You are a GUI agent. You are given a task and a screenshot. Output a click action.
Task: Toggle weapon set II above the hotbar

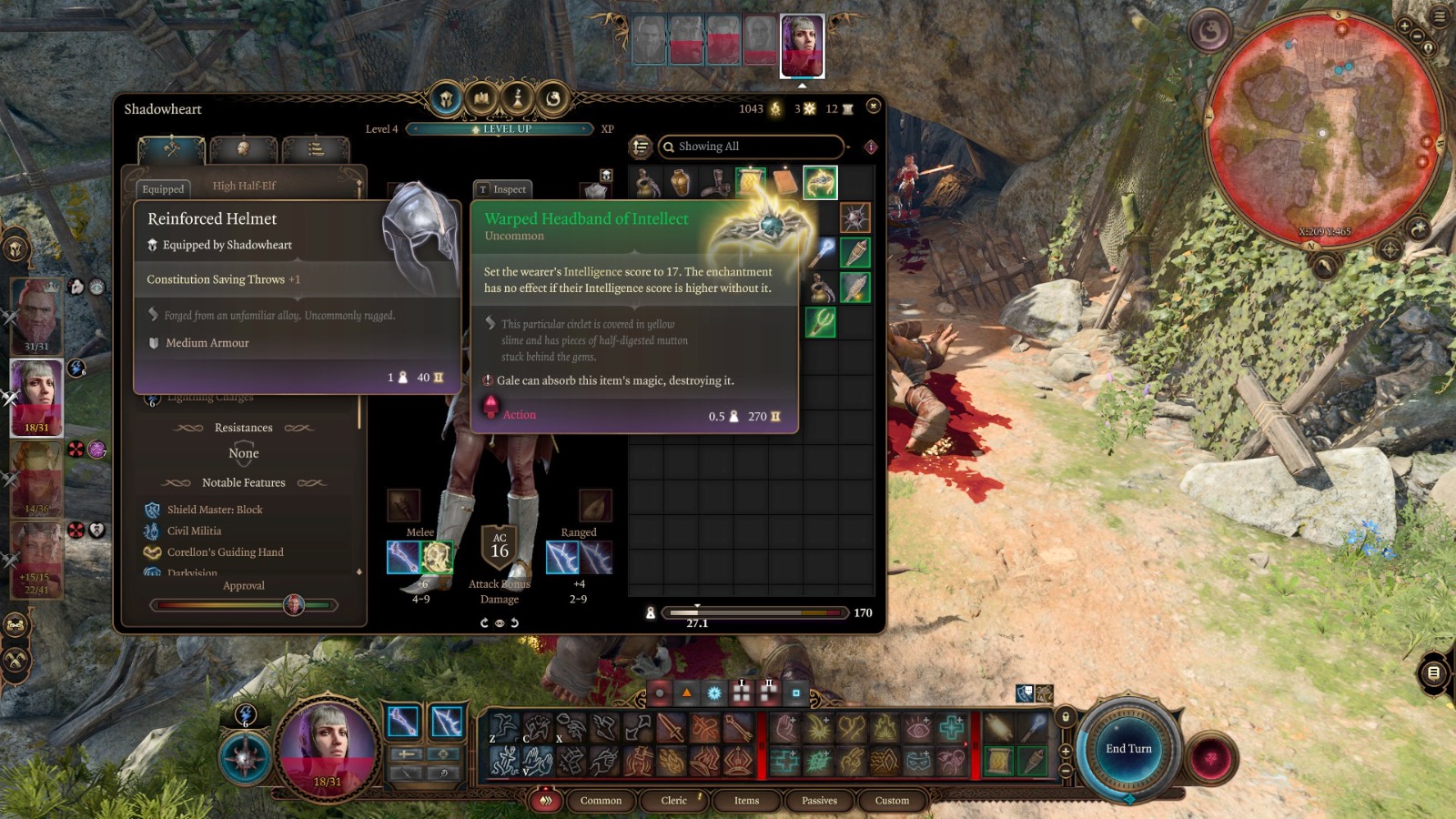(768, 692)
